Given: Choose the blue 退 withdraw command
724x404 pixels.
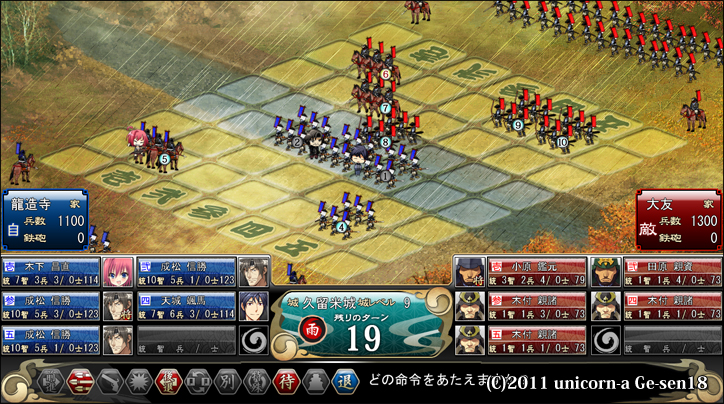Looking at the screenshot, I should click(344, 383).
